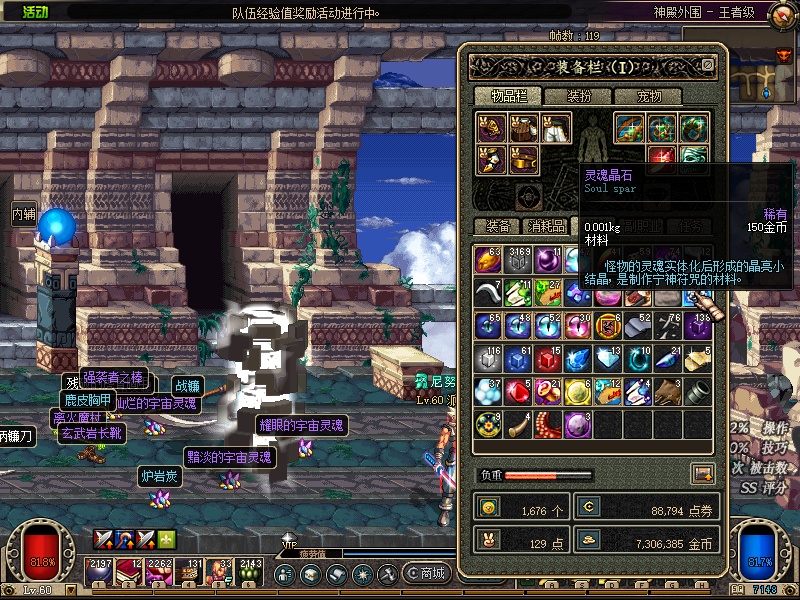Viewport: 800px width, 600px height.
Task: Select the red cube material with count 15
Action: (x=546, y=358)
